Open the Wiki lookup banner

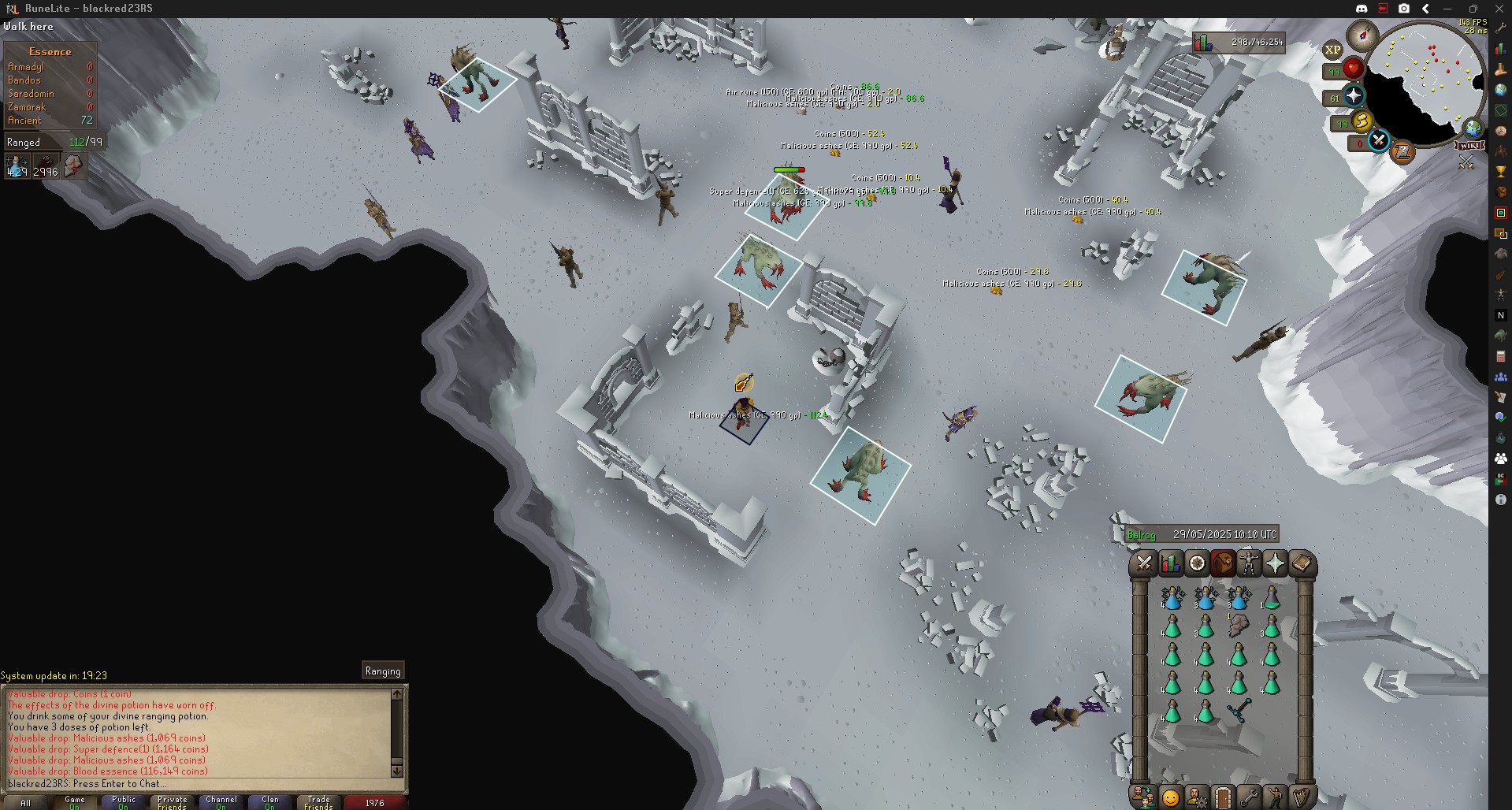pyautogui.click(x=1470, y=146)
